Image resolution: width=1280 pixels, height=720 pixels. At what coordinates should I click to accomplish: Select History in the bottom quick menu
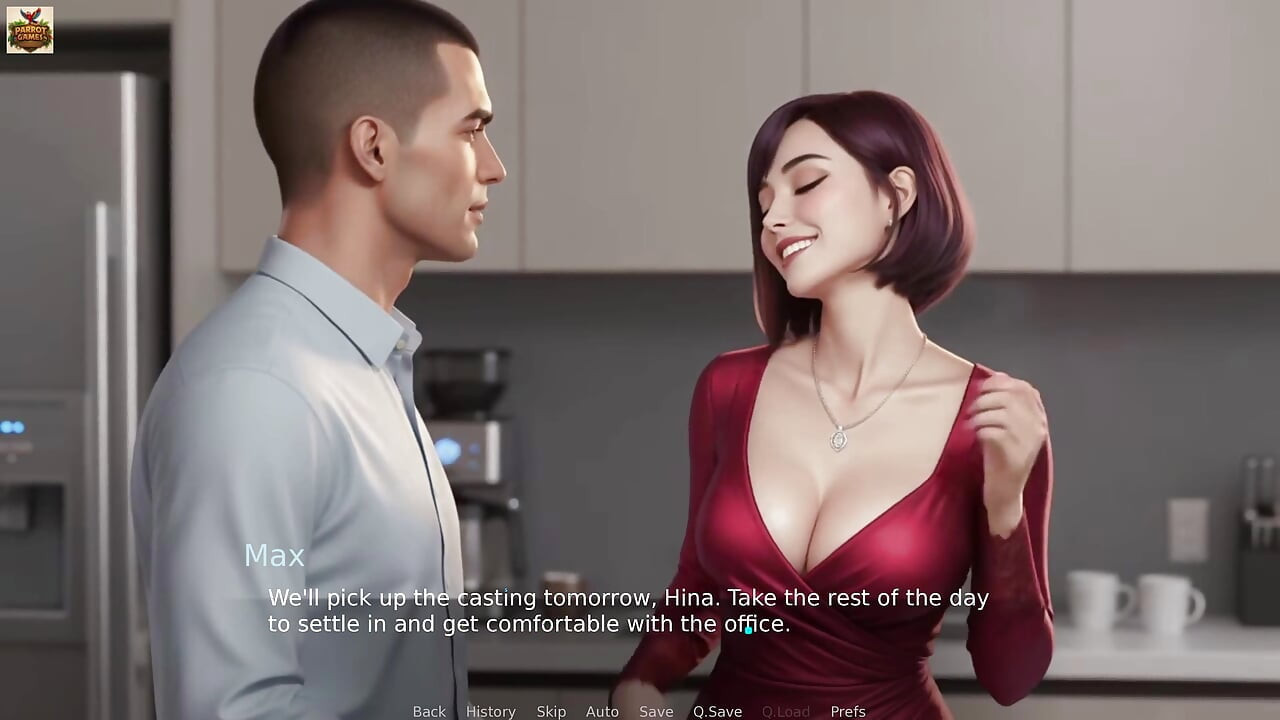pos(490,711)
